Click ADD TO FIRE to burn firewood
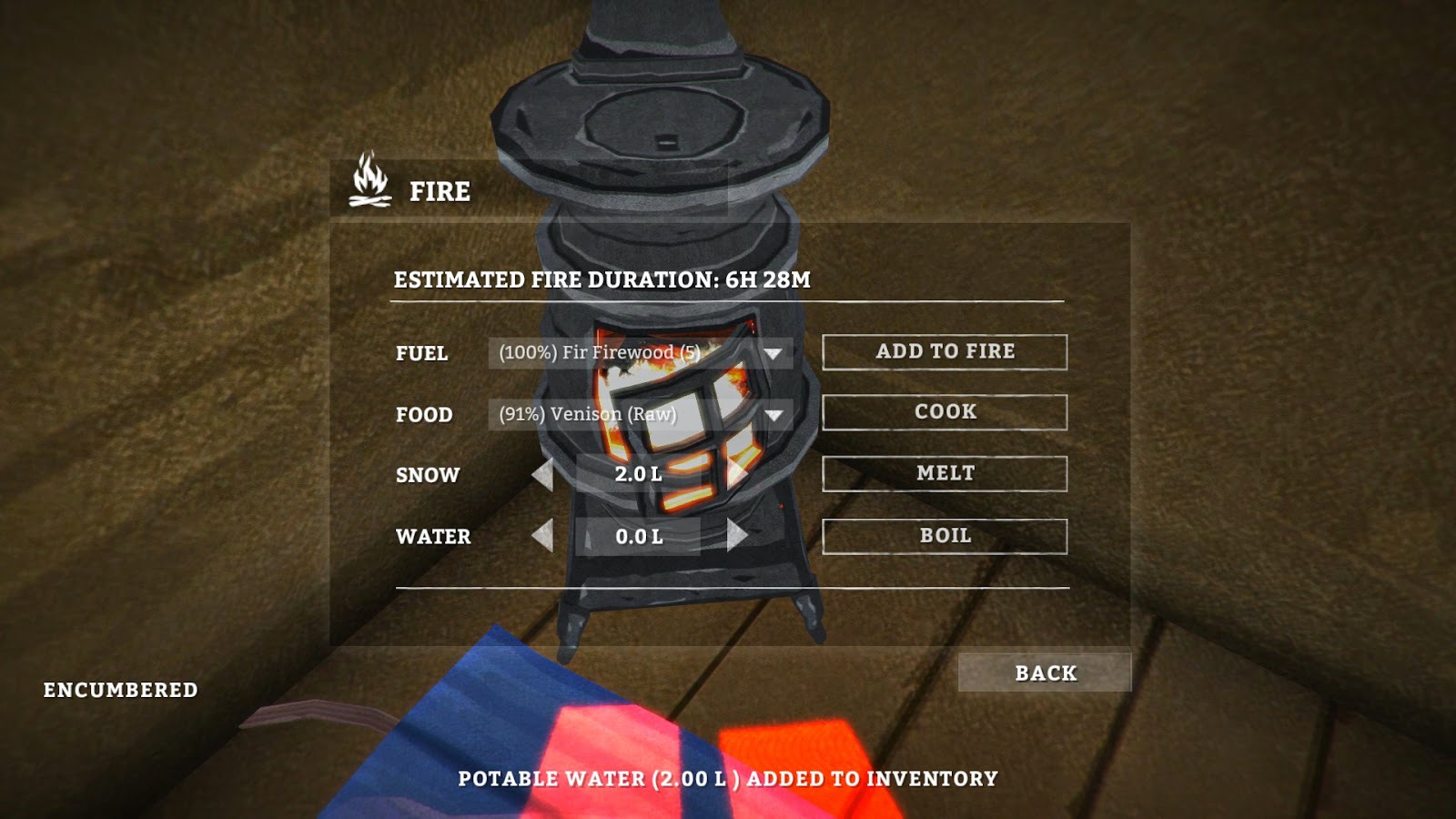This screenshot has width=1456, height=819. click(x=945, y=352)
